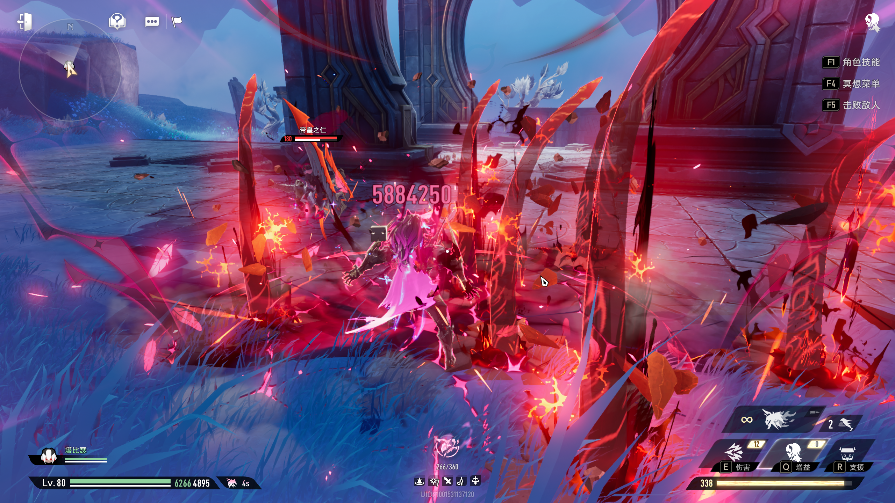This screenshot has width=895, height=503.
Task: Open the character profile icon top-right
Action: coord(871,21)
